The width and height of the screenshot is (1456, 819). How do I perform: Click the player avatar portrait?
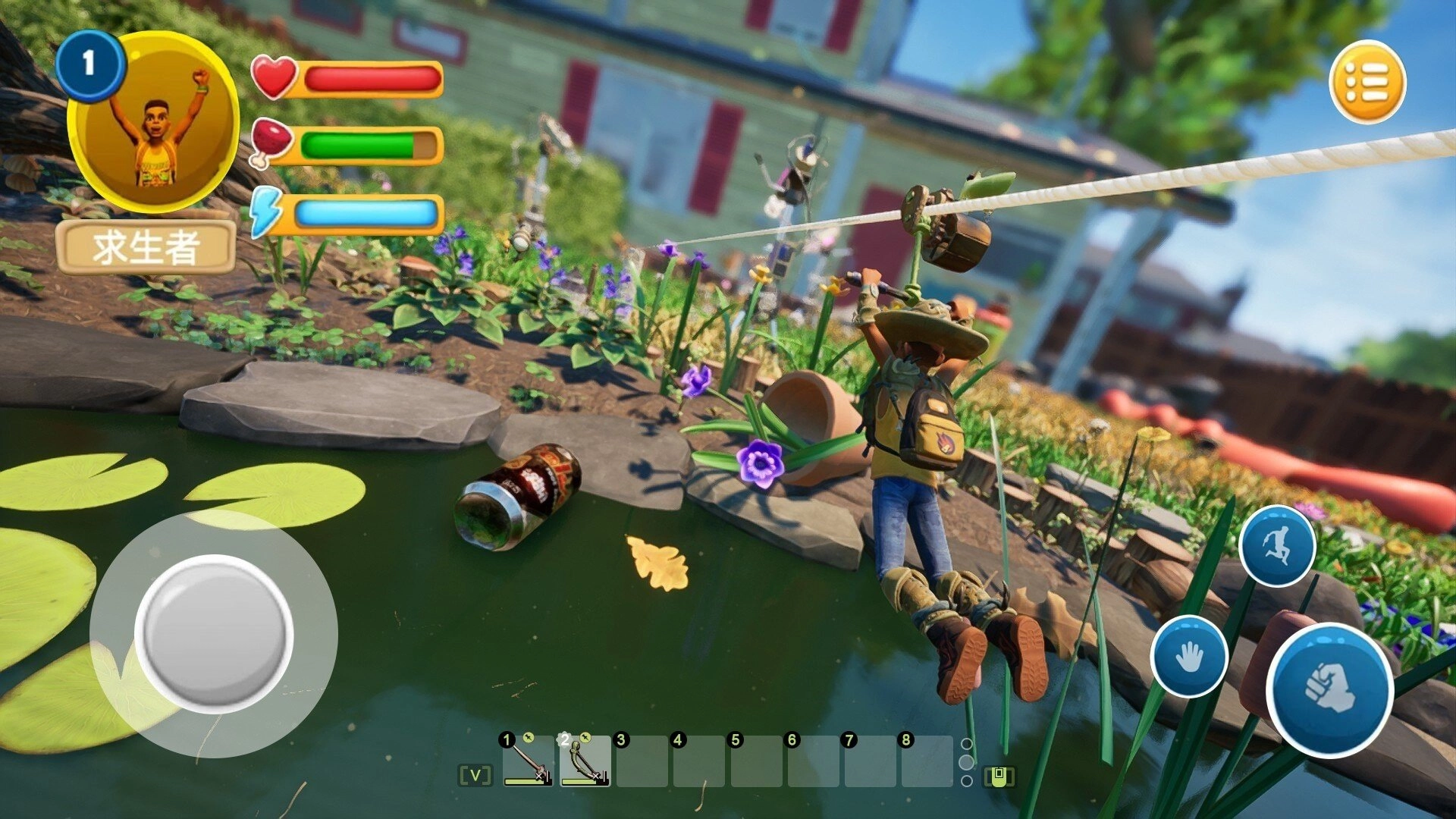154,121
